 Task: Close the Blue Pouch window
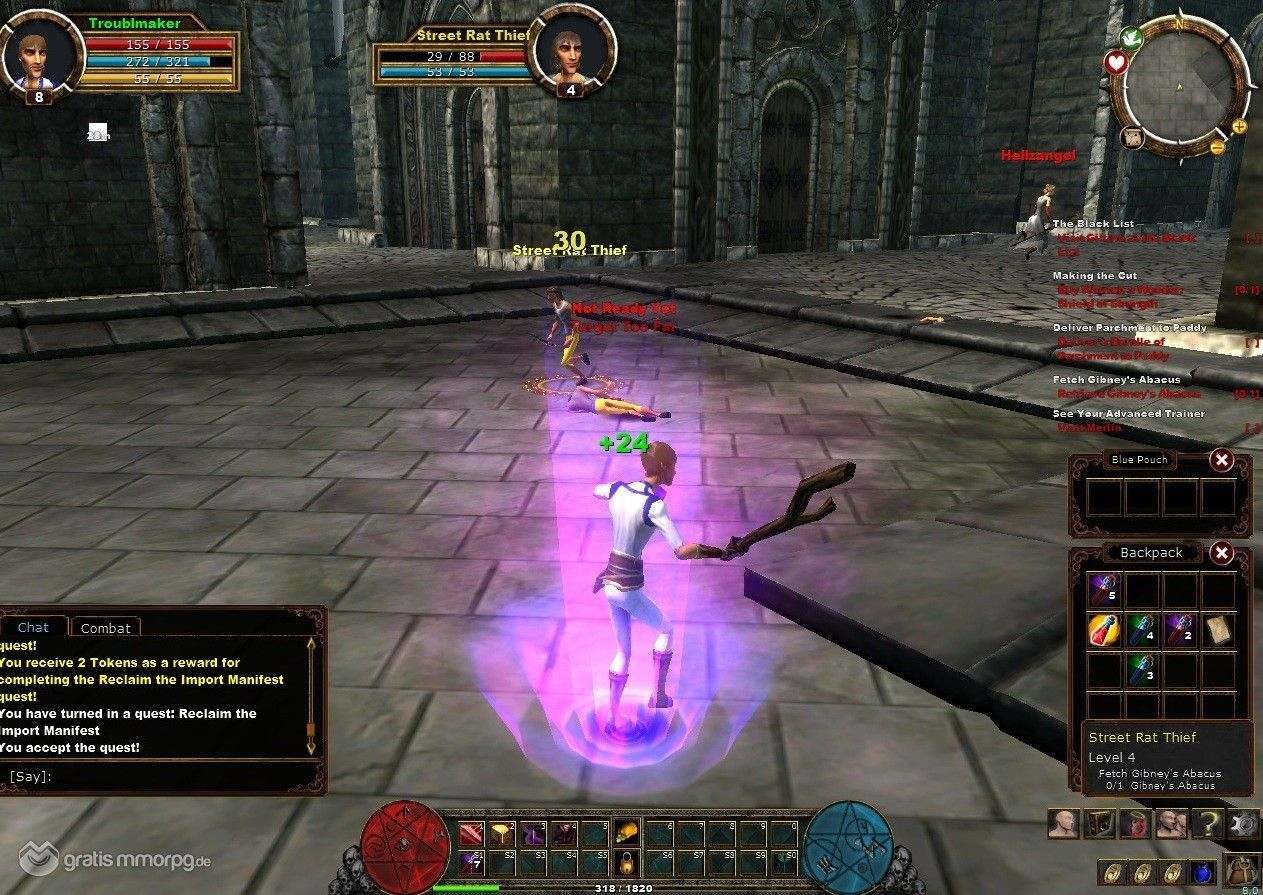(1221, 460)
